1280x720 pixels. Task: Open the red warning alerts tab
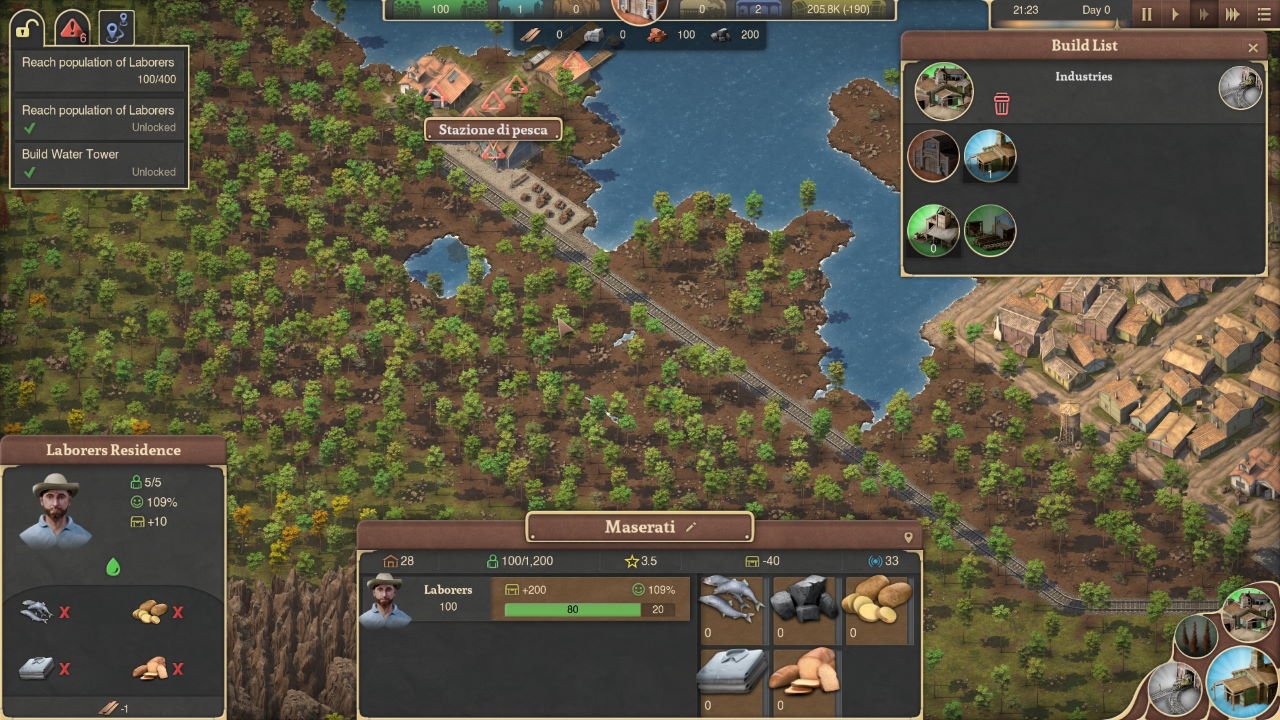72,28
